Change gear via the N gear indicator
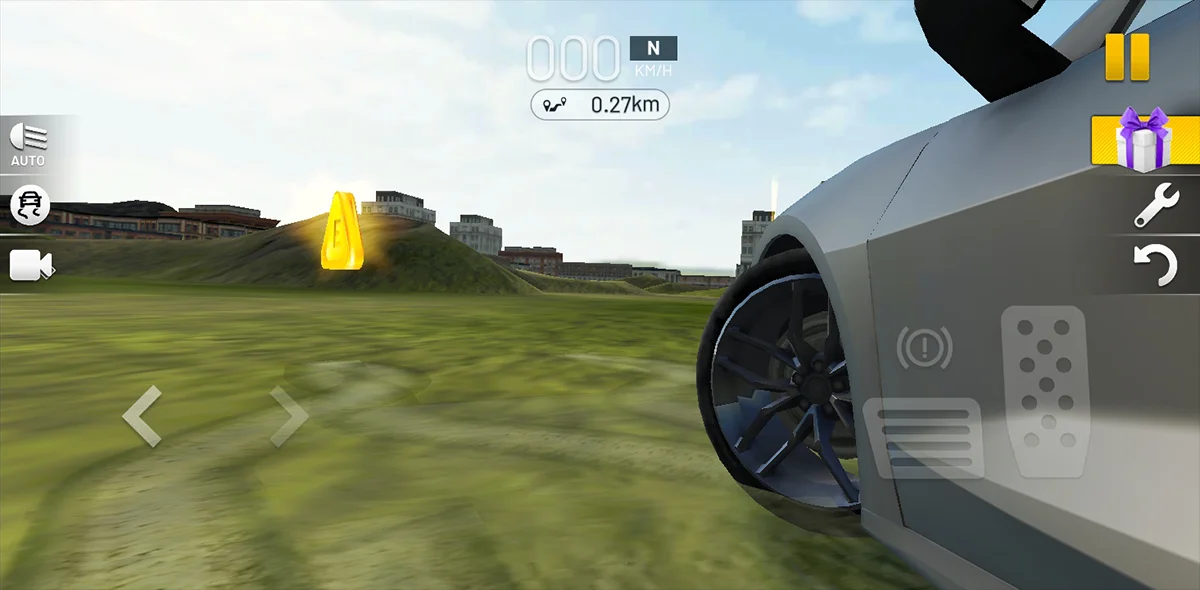Screen dimensions: 1200x590 click(x=653, y=48)
